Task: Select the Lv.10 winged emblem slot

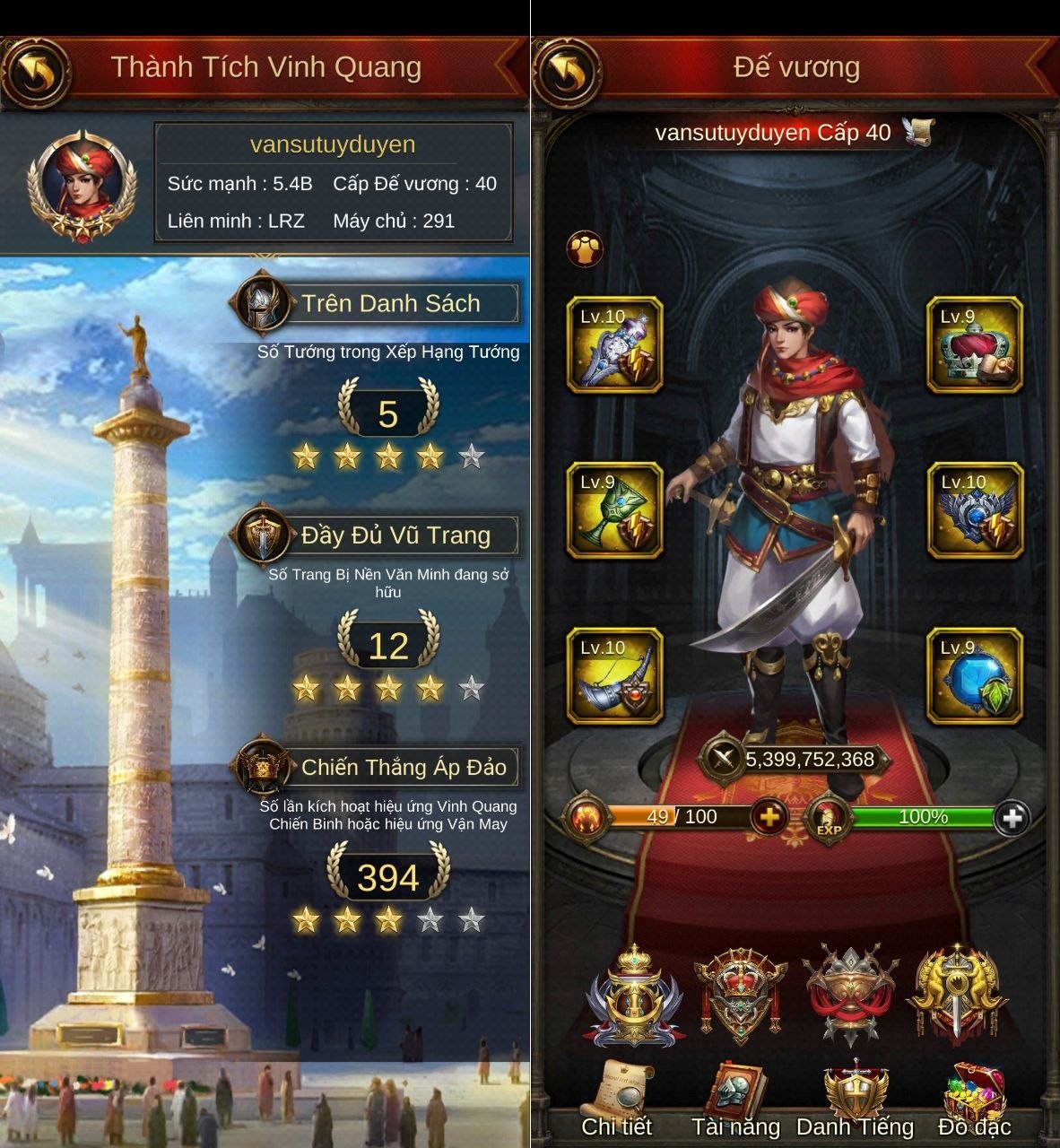Action: (975, 510)
